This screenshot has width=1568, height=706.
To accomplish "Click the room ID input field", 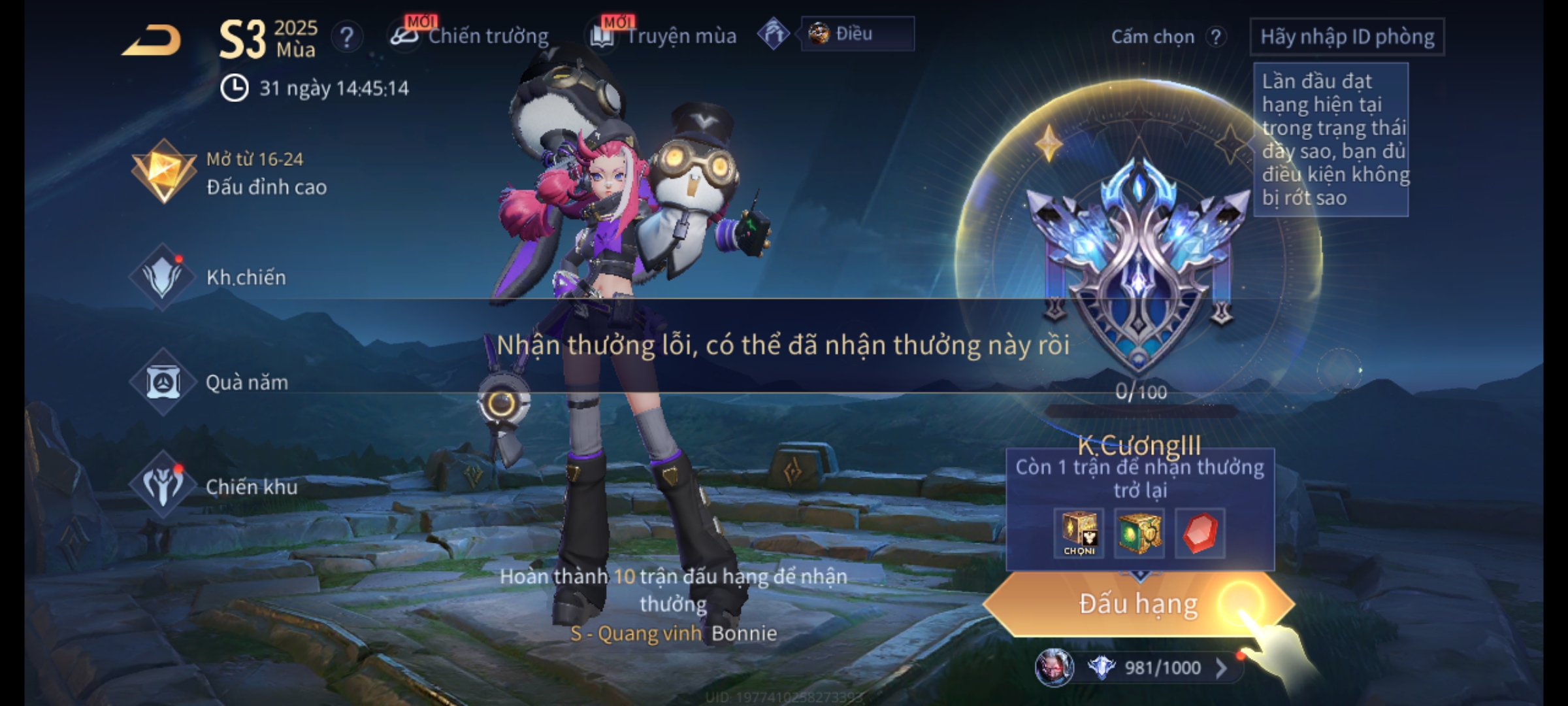I will (1347, 37).
